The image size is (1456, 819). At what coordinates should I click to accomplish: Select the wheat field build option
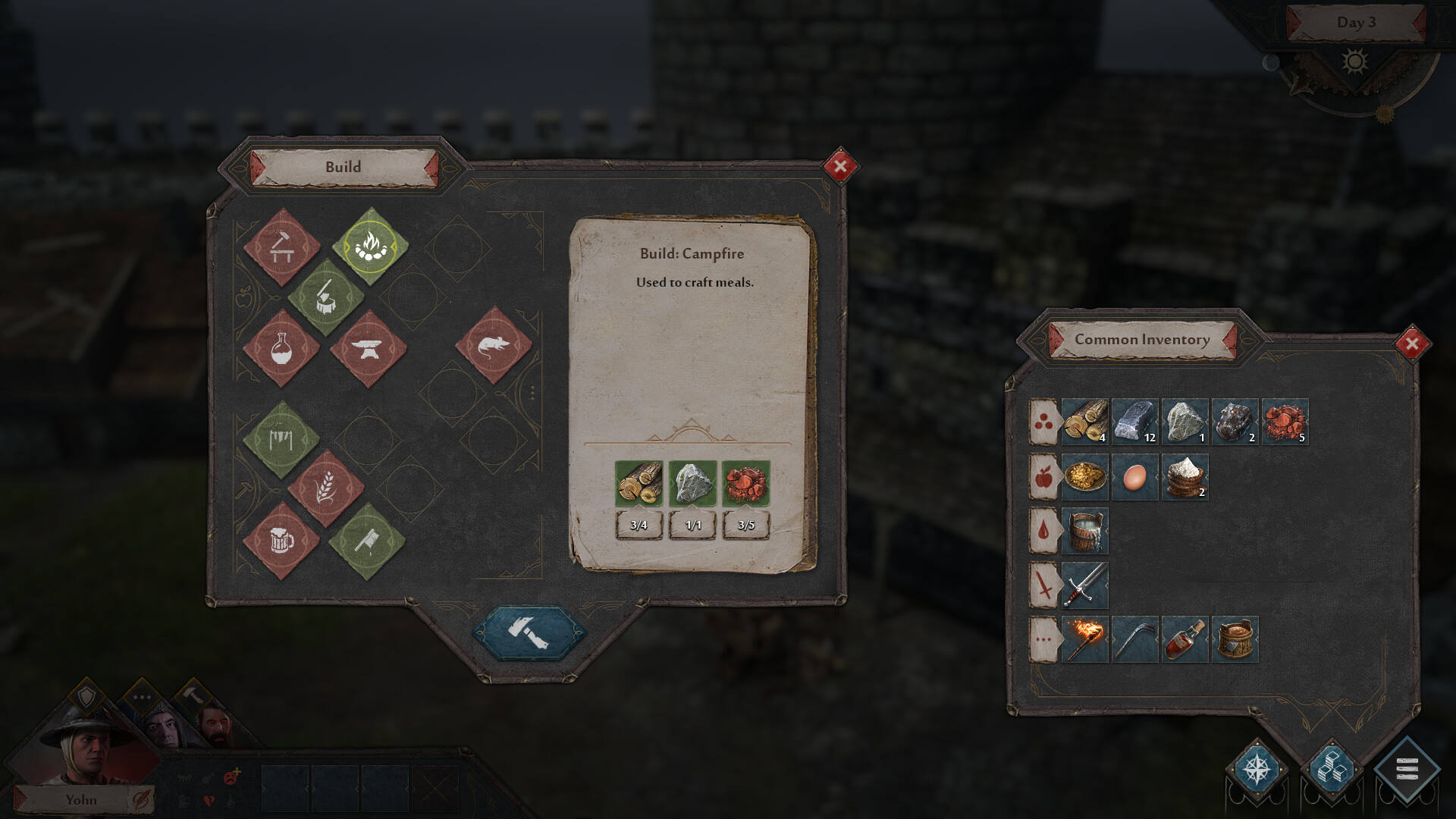(326, 488)
